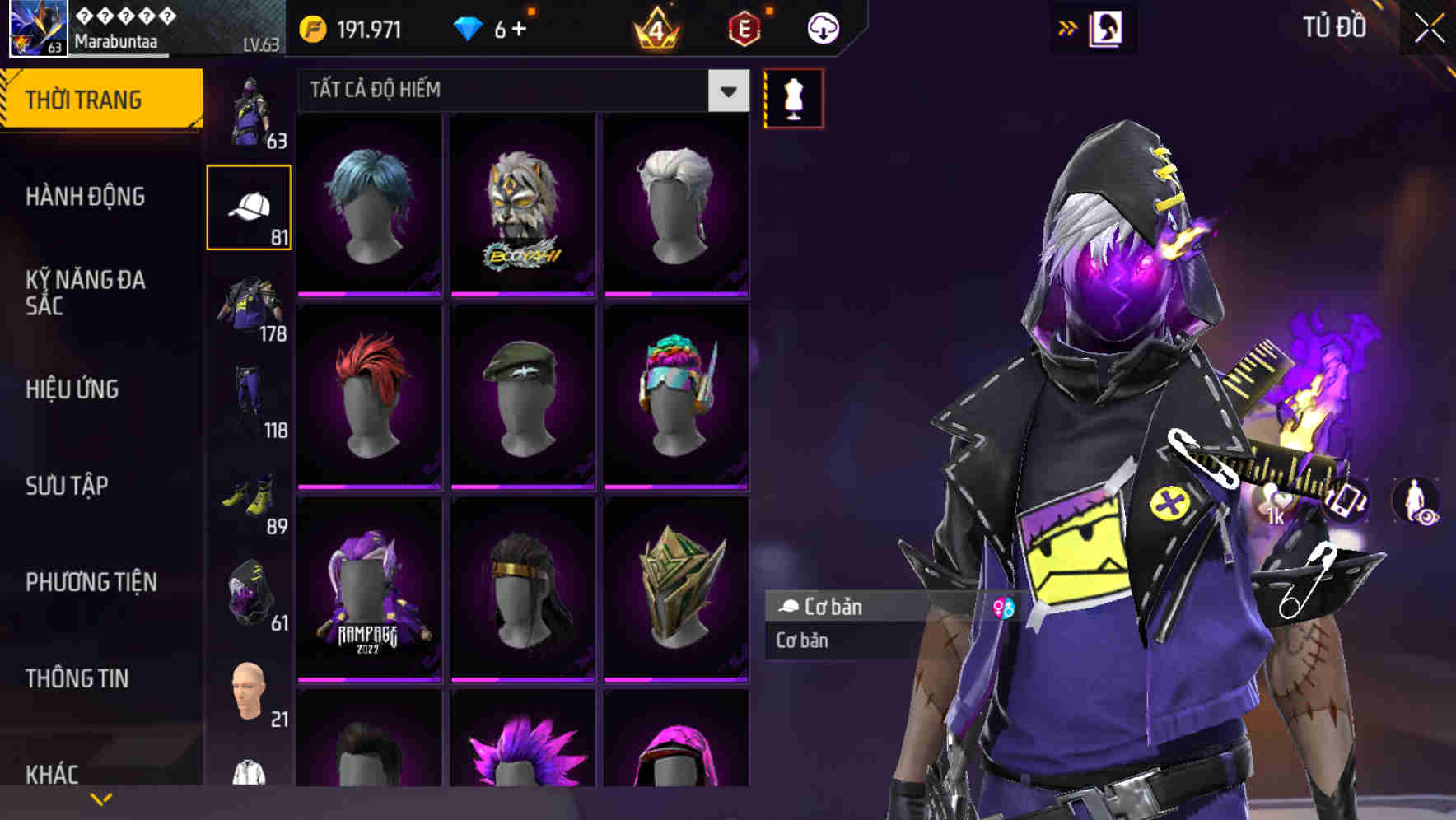This screenshot has width=1456, height=820.
Task: Open the profile card icon at top right
Action: (x=1107, y=27)
